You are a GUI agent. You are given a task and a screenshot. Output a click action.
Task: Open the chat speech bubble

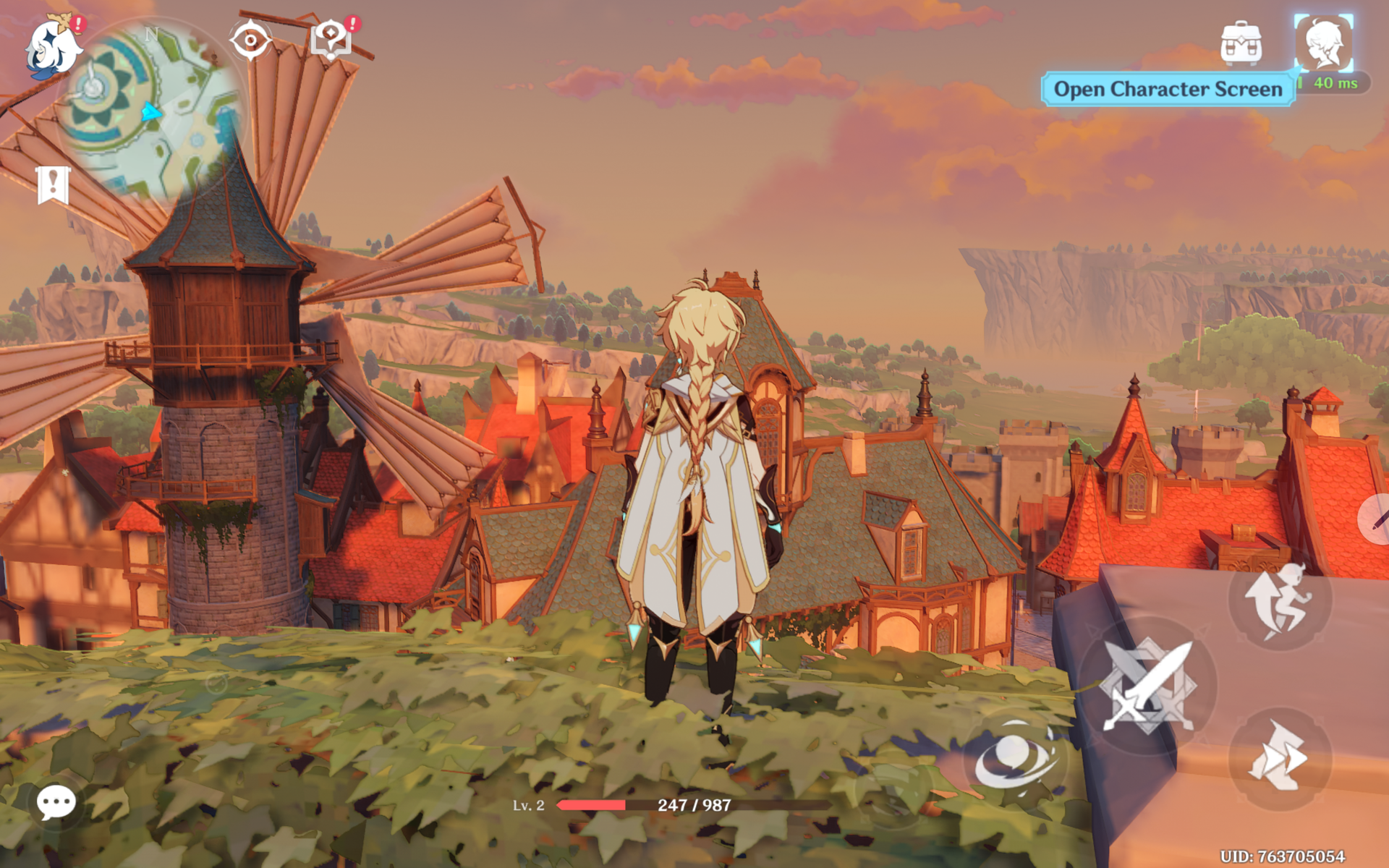[56, 802]
